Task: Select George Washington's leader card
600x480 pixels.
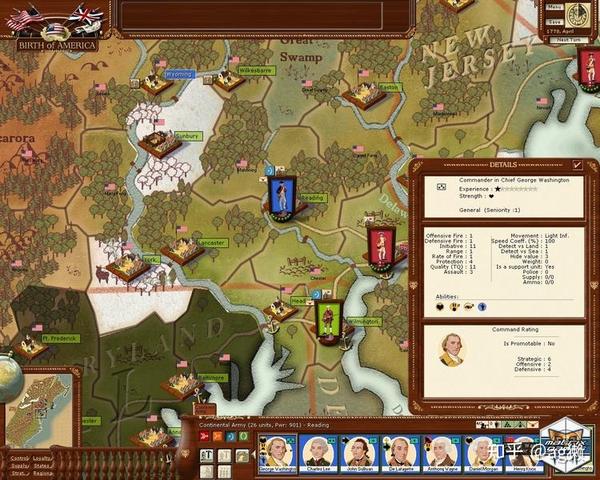Action: [275, 453]
